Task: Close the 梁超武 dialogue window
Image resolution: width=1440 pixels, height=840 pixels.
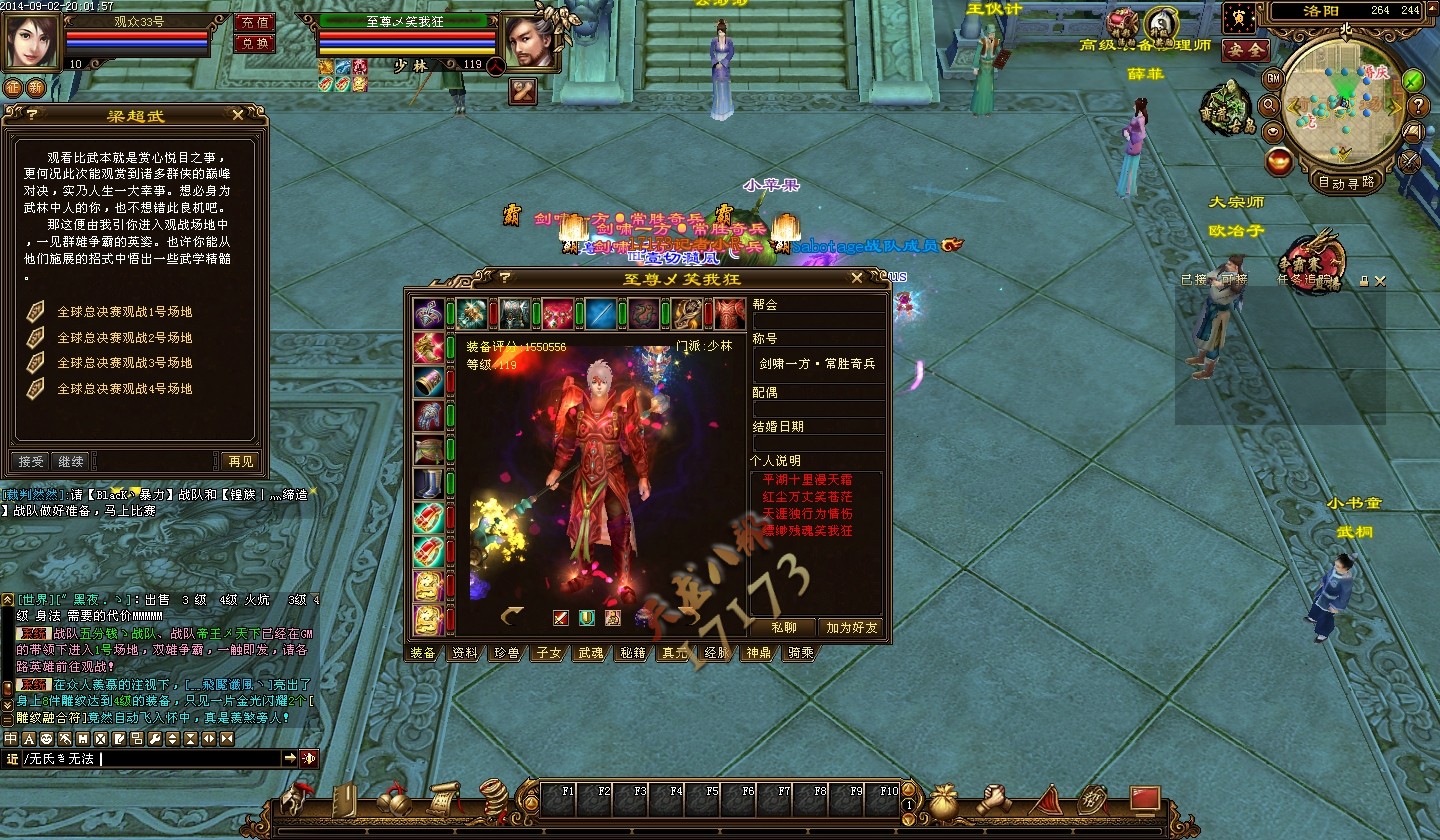Action: (237, 115)
